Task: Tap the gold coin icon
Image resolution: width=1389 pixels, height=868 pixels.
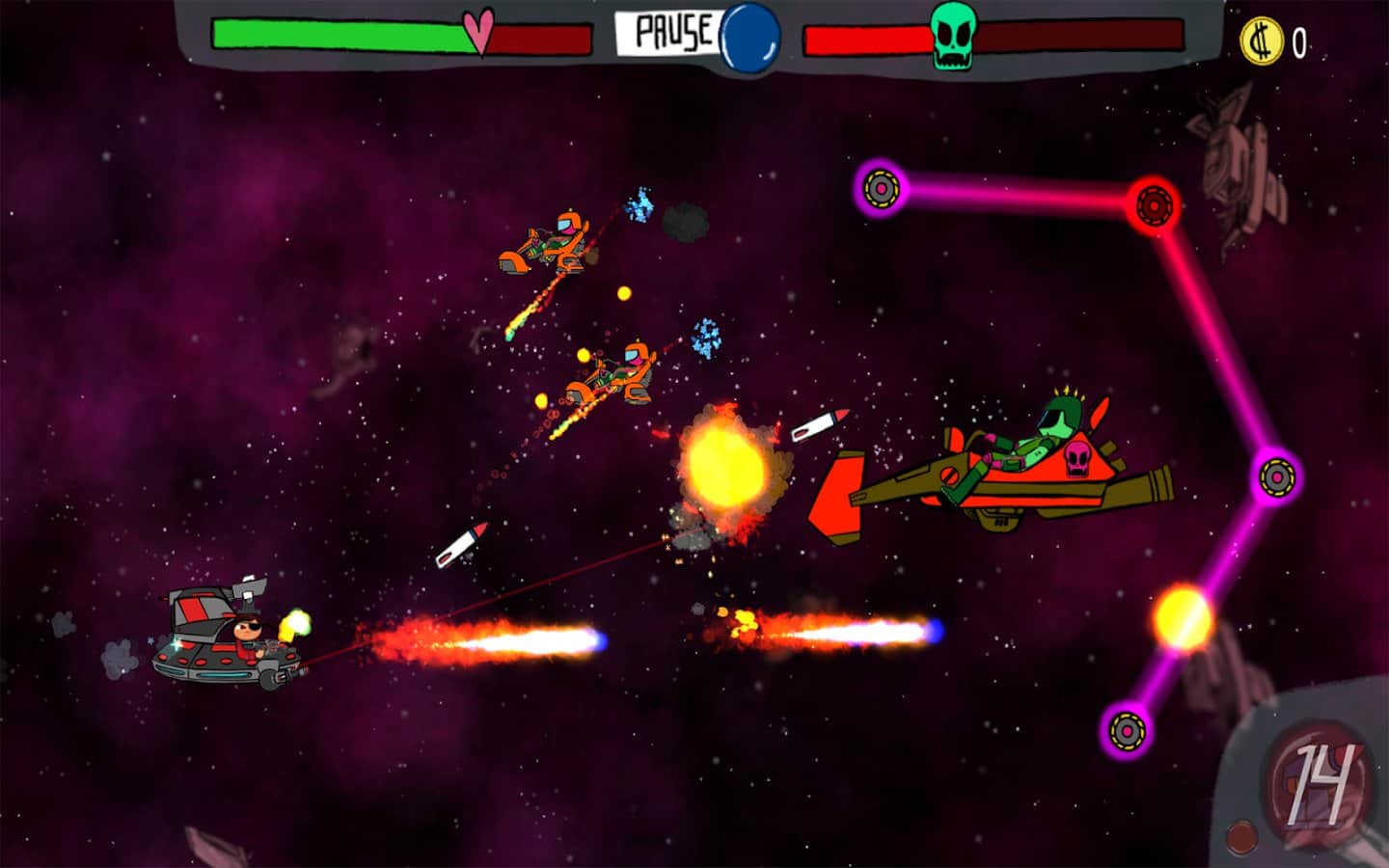Action: tap(1260, 41)
